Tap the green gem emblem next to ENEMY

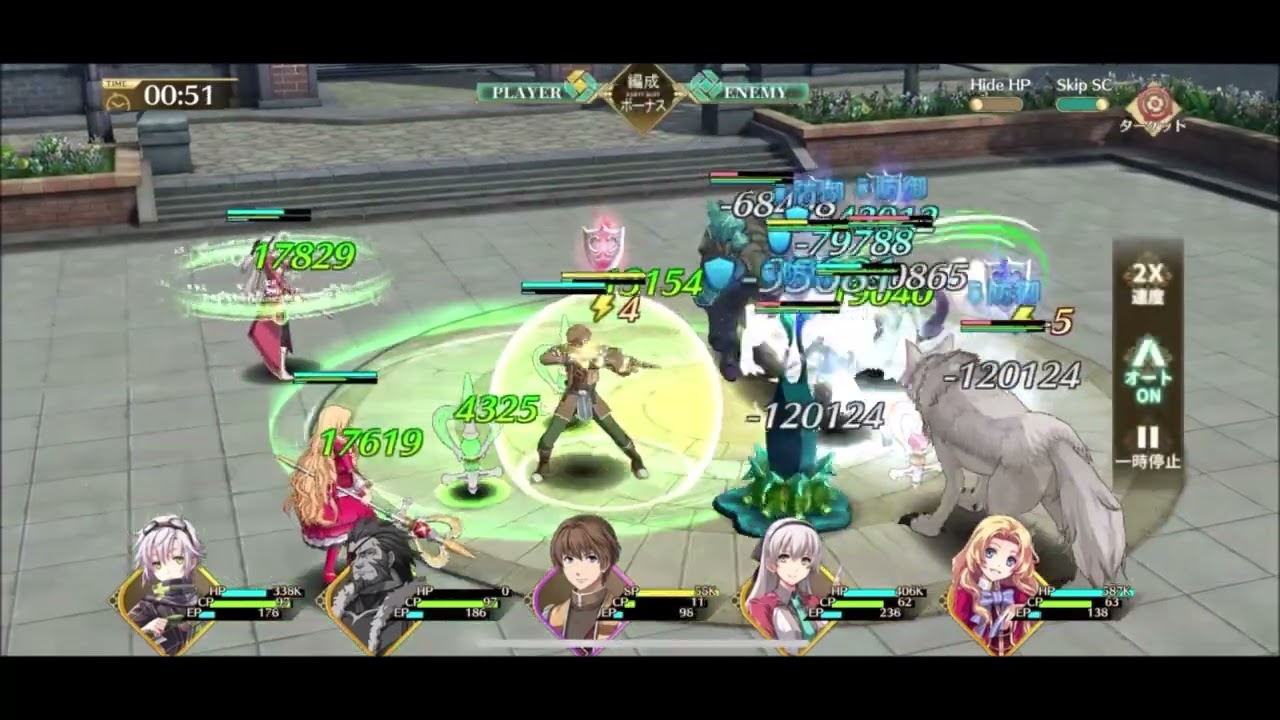point(706,89)
